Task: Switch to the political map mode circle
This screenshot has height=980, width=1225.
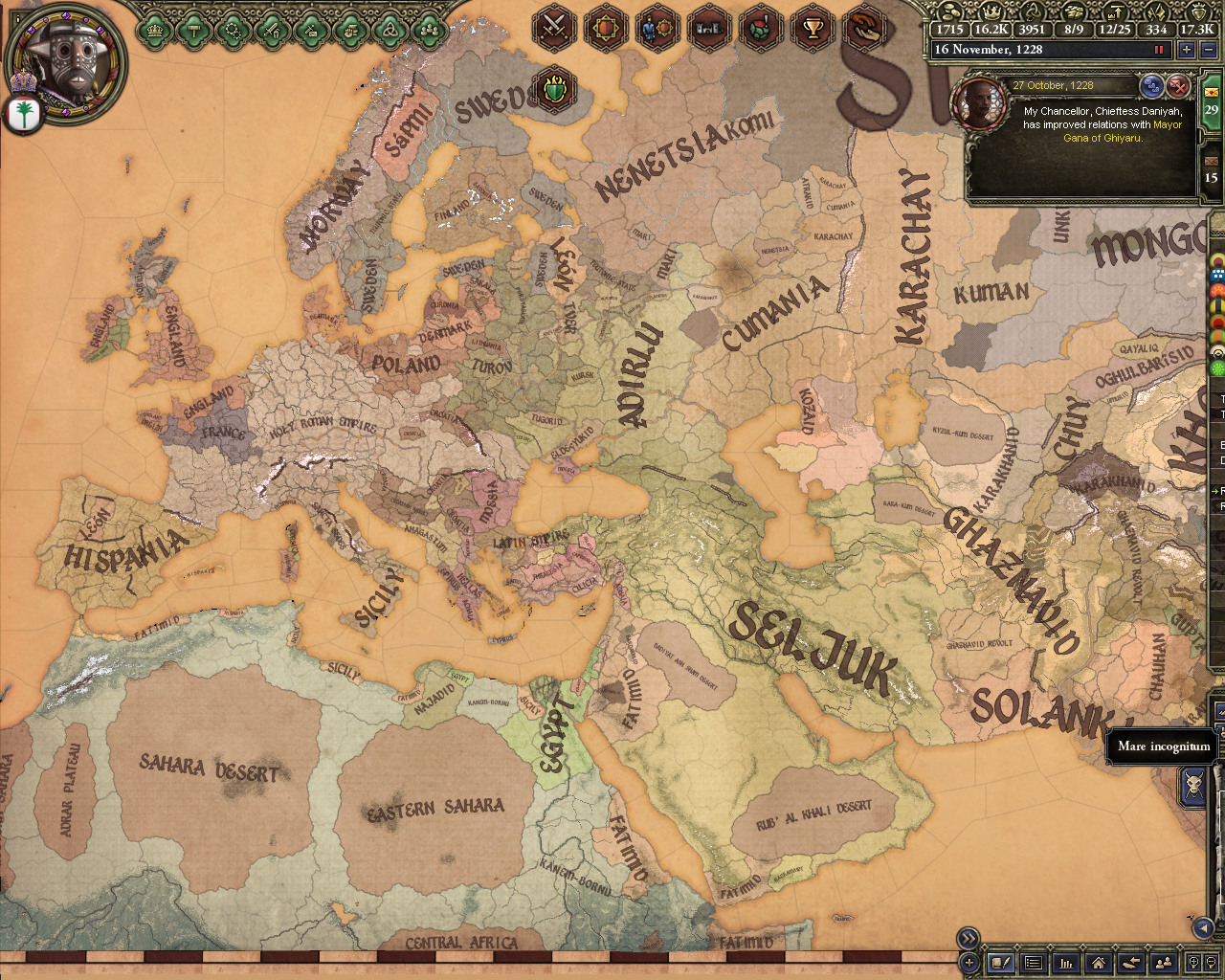Action: [1217, 258]
